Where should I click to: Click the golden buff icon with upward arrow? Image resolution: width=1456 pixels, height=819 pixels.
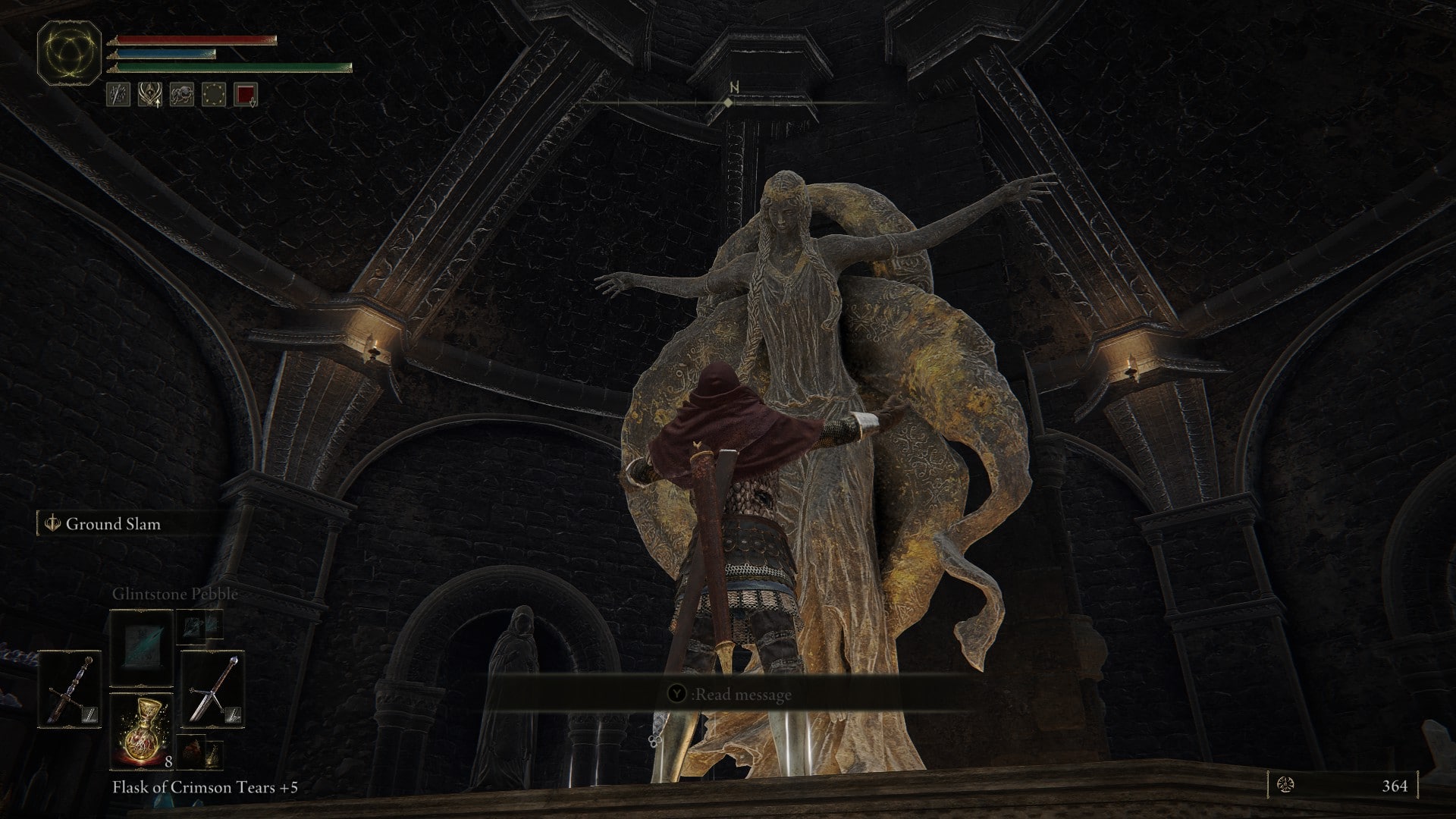pos(150,94)
